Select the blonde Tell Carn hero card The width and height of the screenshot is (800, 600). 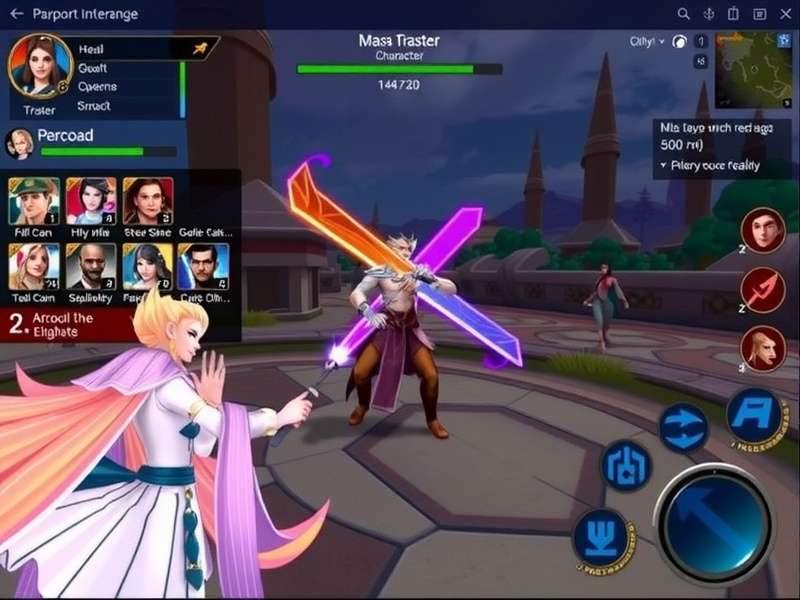coord(33,267)
